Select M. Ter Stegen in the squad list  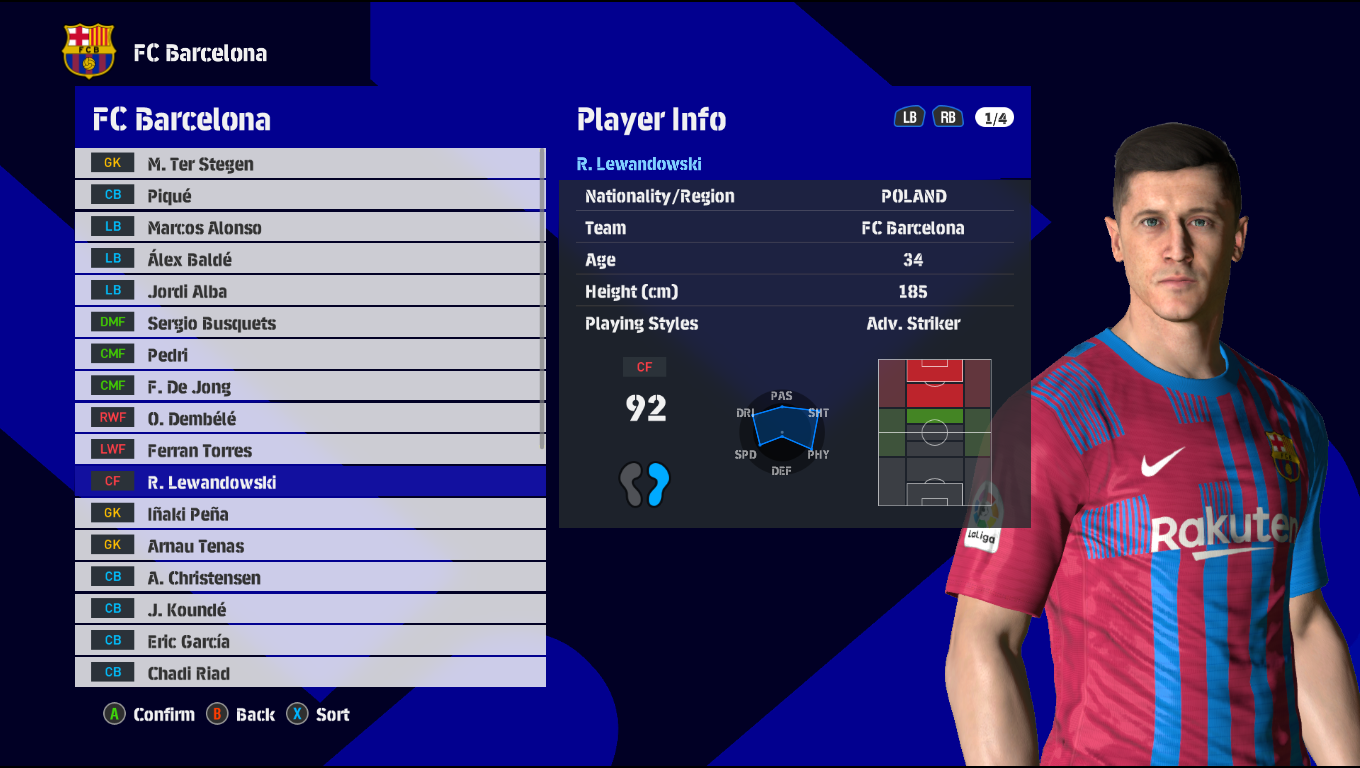(308, 164)
